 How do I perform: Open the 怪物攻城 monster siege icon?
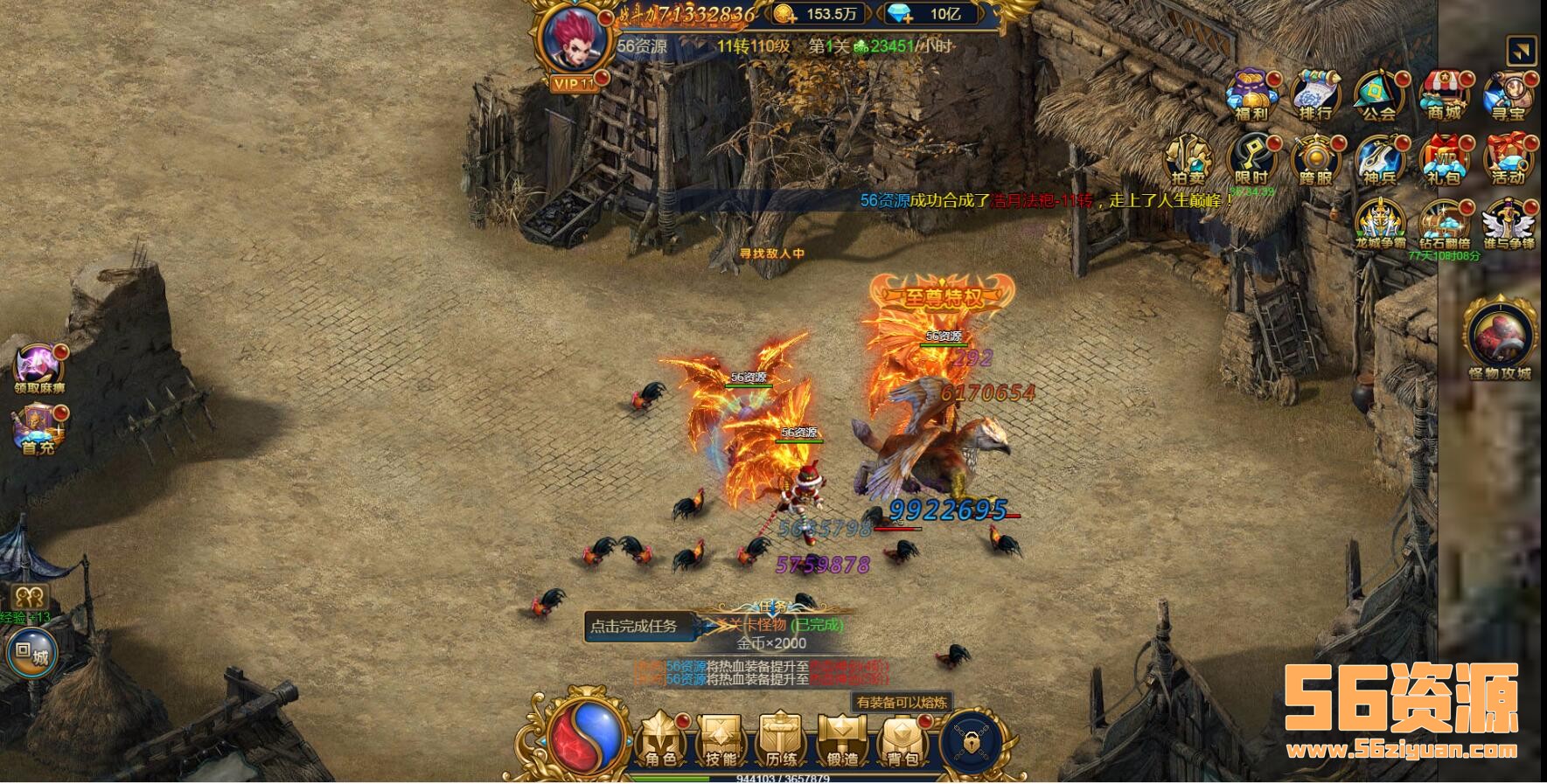pos(1500,339)
